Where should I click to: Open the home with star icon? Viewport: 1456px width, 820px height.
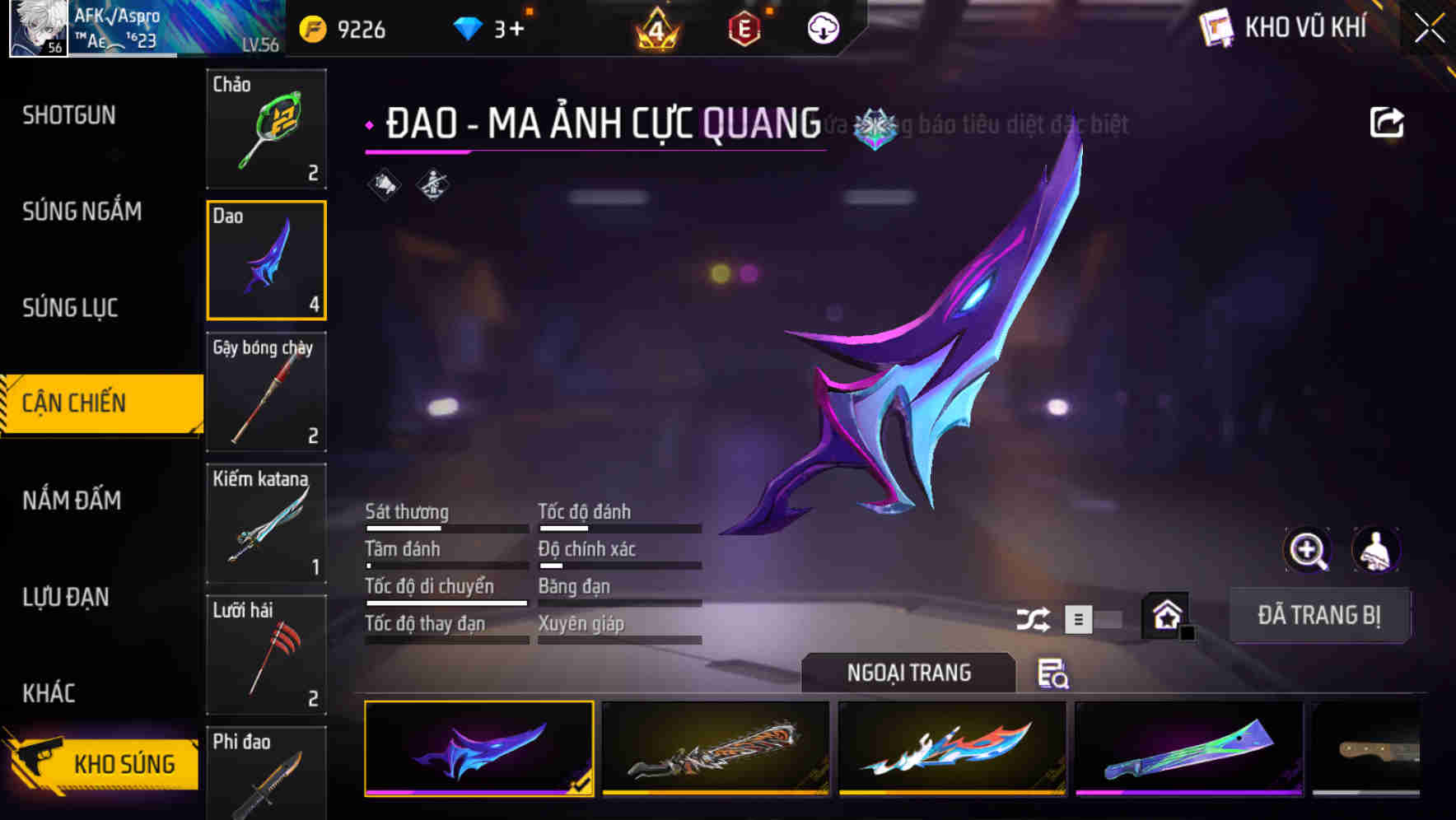[x=1165, y=616]
